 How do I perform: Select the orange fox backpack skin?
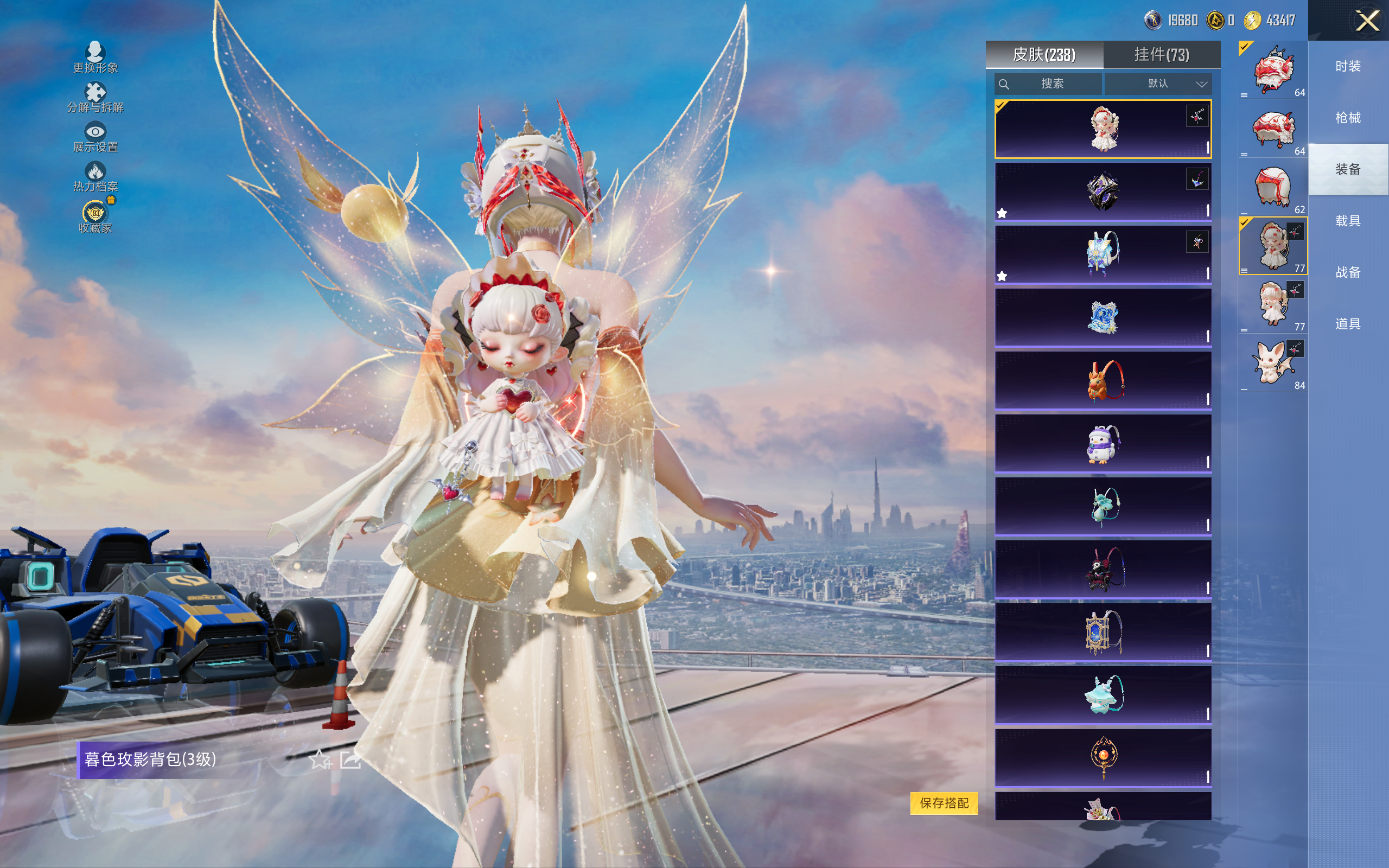[x=1103, y=380]
